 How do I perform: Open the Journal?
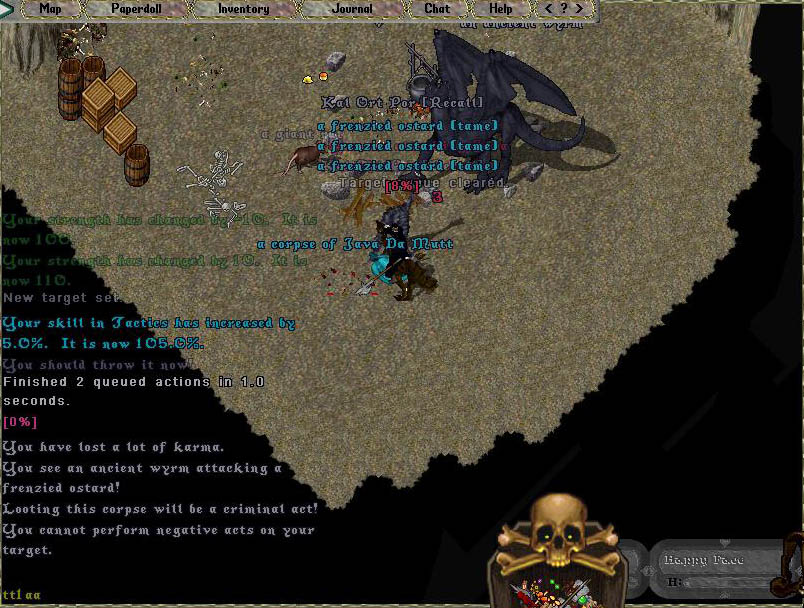pos(352,9)
